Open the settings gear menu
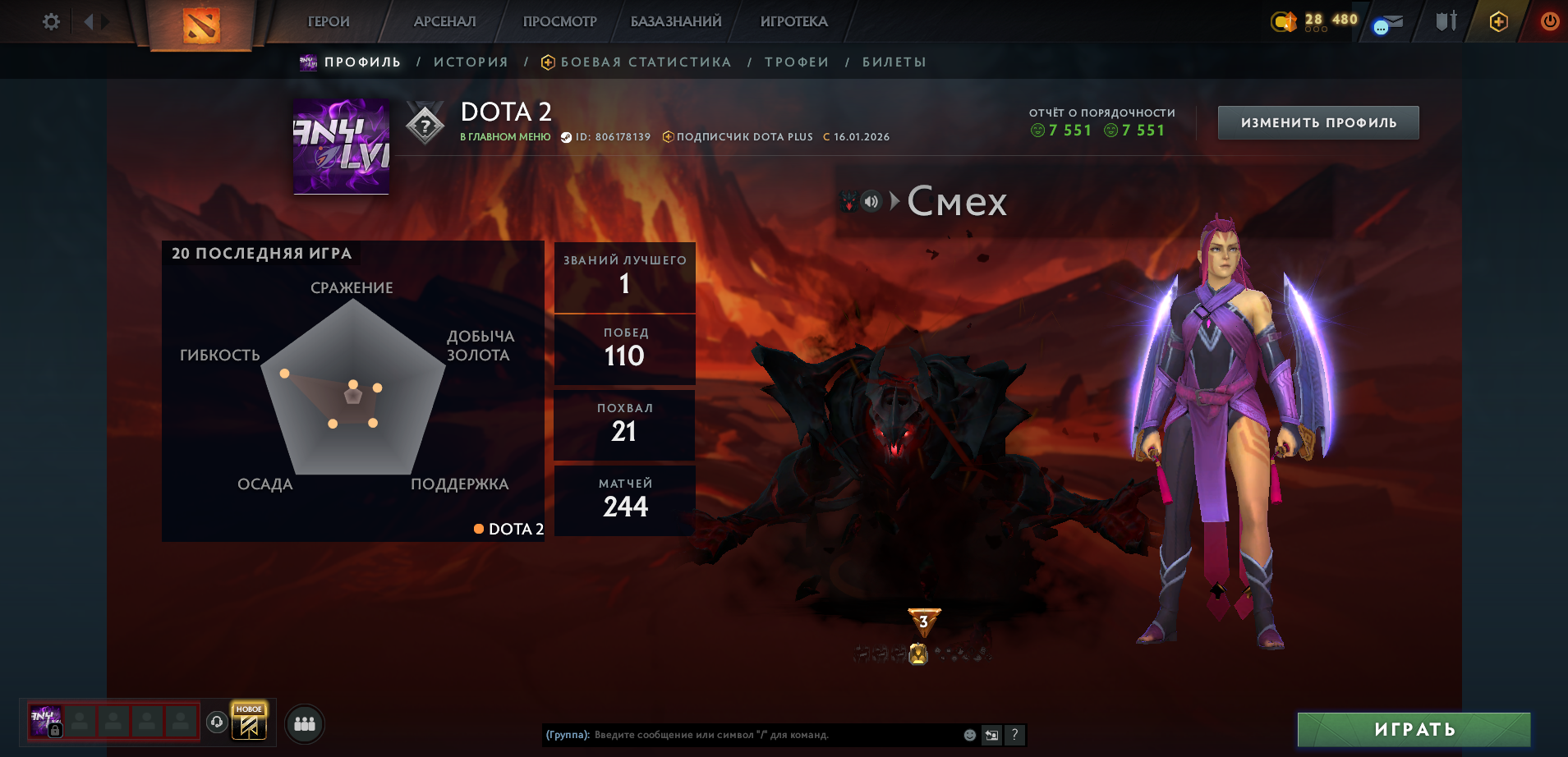Image resolution: width=1568 pixels, height=757 pixels. coord(50,21)
